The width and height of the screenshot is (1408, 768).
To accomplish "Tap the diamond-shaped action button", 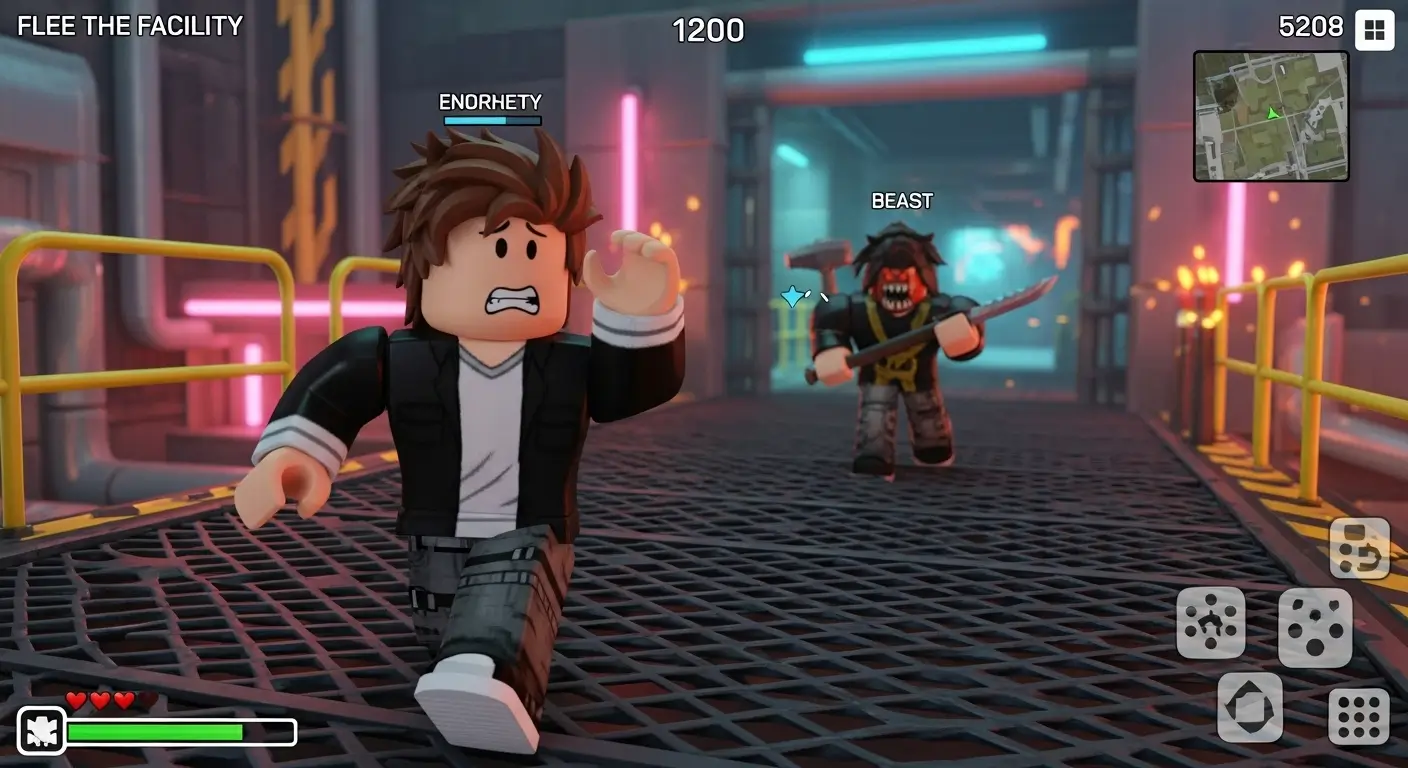I will tap(1250, 707).
